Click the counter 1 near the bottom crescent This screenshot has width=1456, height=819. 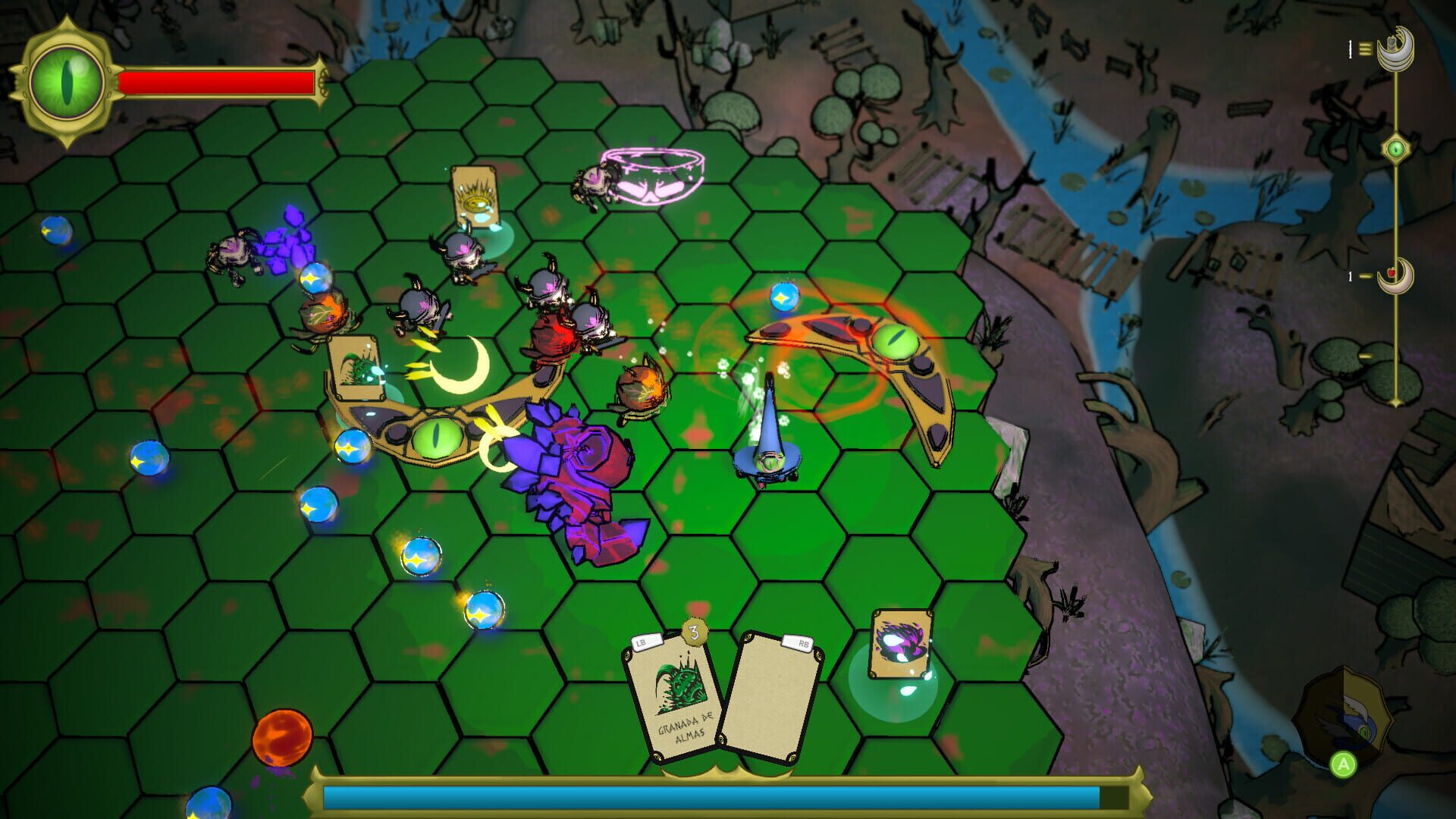1350,277
